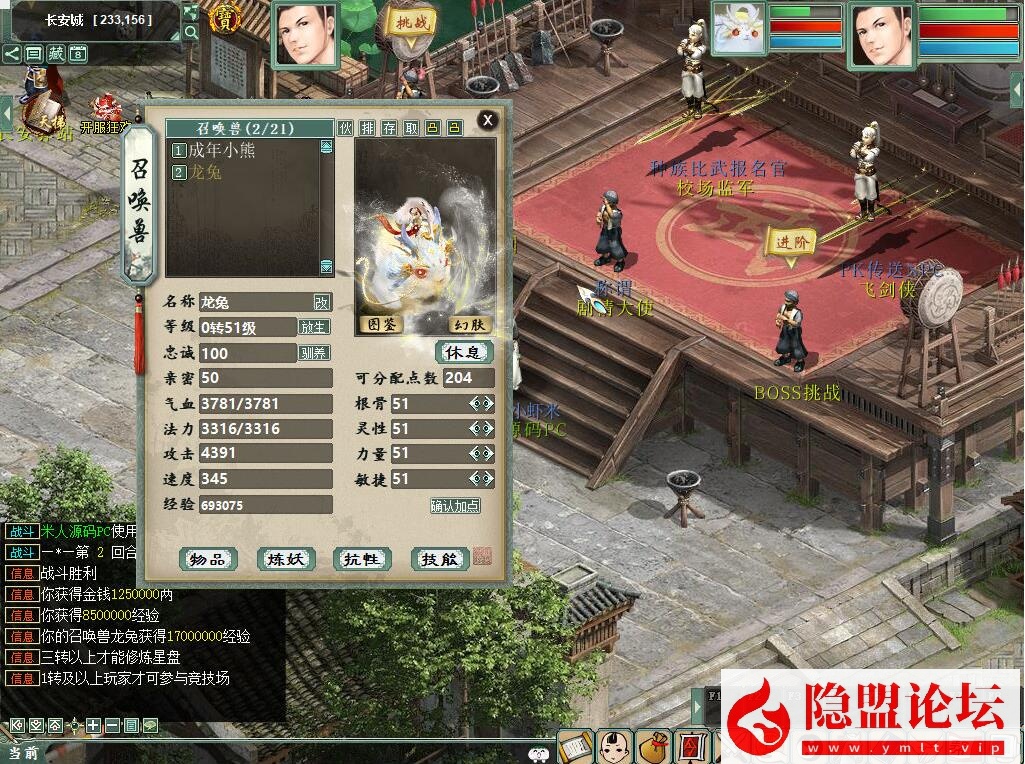Open the 抗性 resistance button
The height and width of the screenshot is (764, 1025).
click(361, 559)
